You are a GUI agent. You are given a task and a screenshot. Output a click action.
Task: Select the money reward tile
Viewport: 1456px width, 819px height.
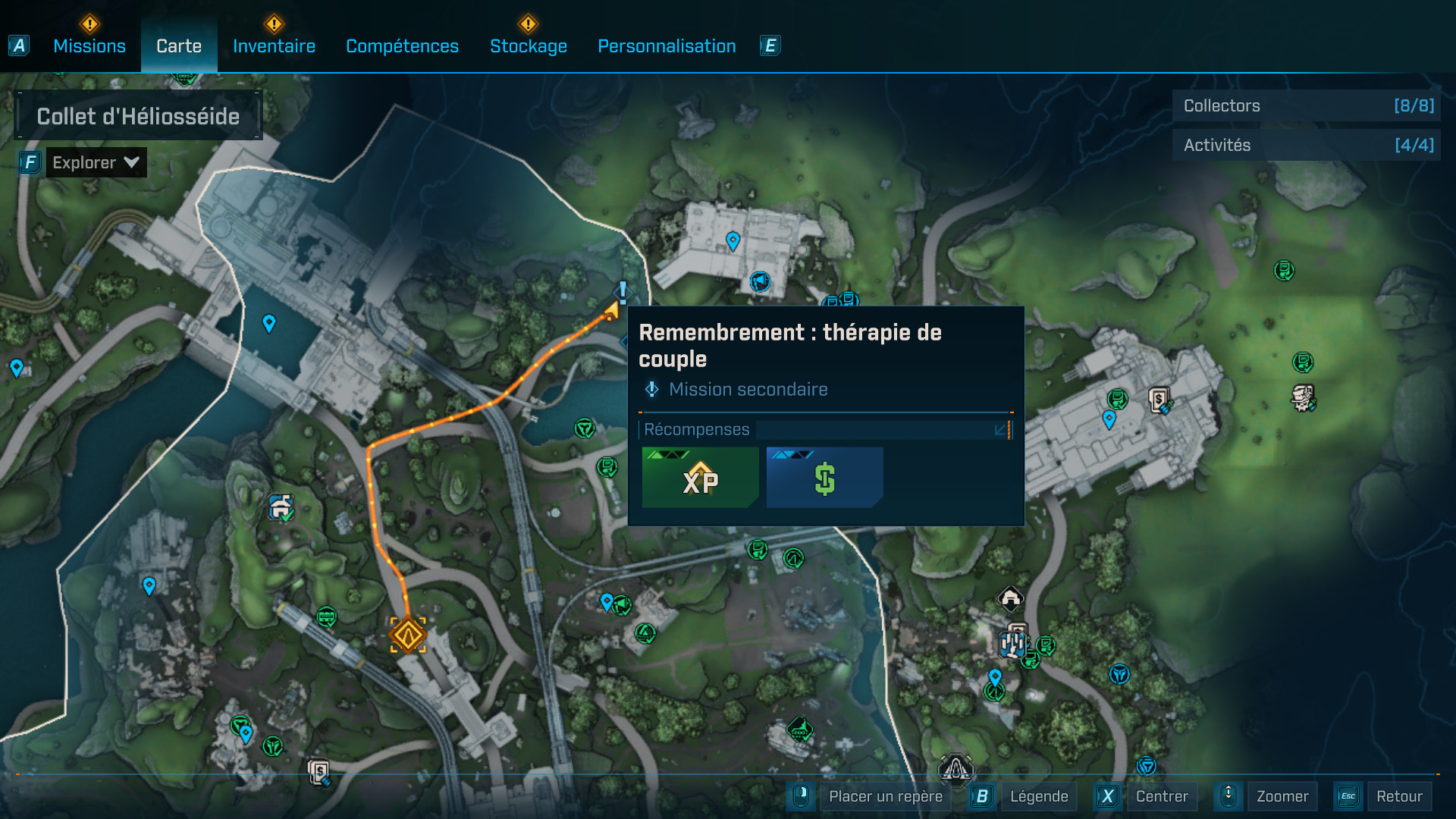[x=824, y=478]
